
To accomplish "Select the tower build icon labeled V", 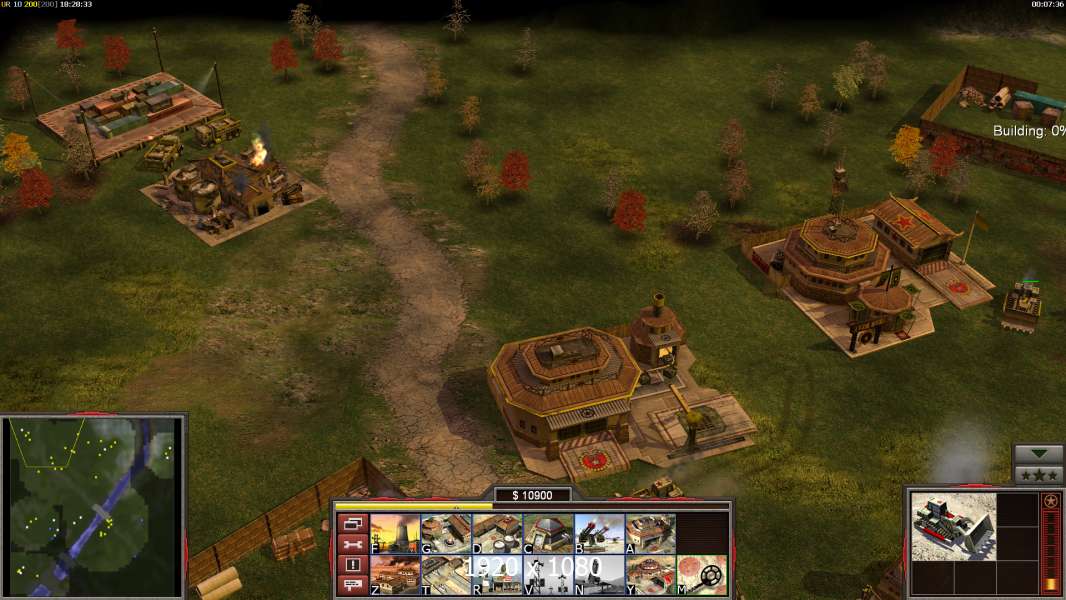I will coord(548,575).
